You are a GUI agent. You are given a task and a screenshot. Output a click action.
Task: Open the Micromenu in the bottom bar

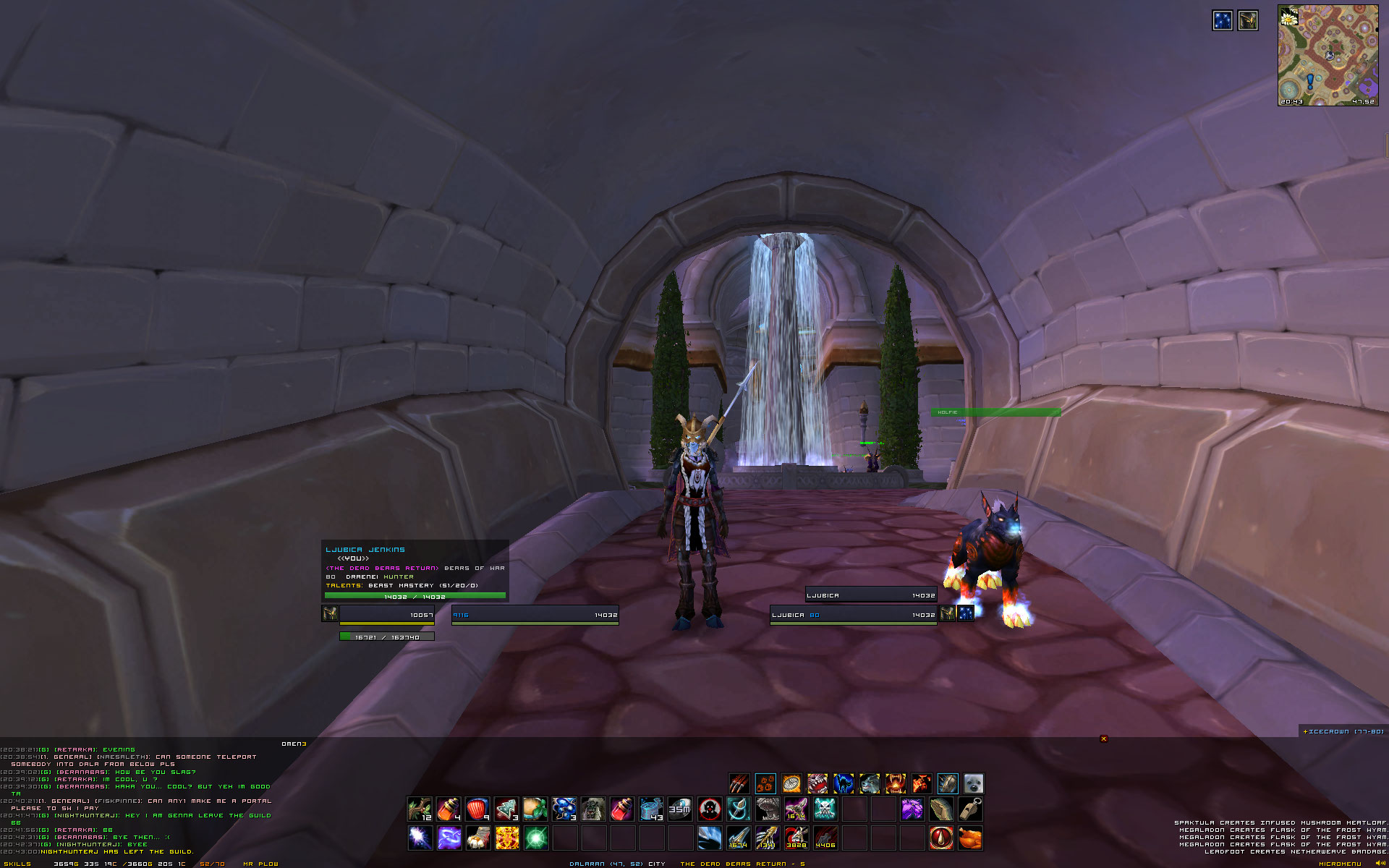click(x=1340, y=864)
